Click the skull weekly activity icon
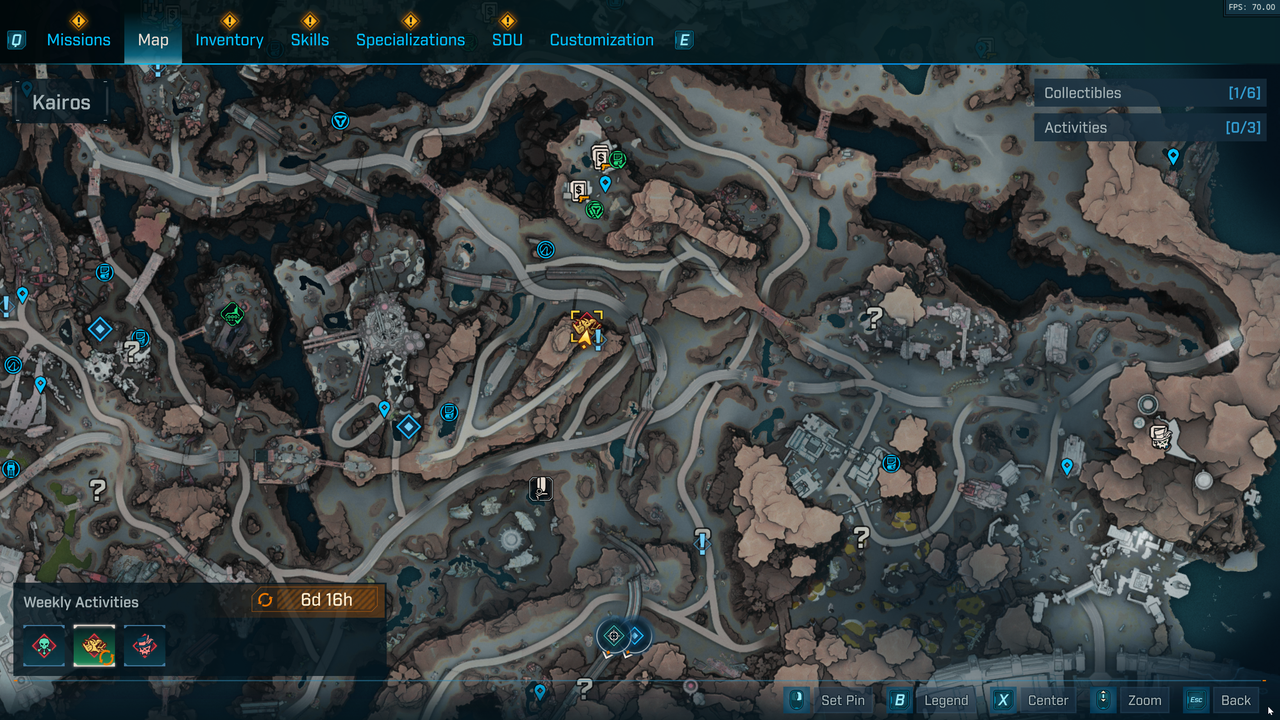The height and width of the screenshot is (720, 1280). (44, 645)
